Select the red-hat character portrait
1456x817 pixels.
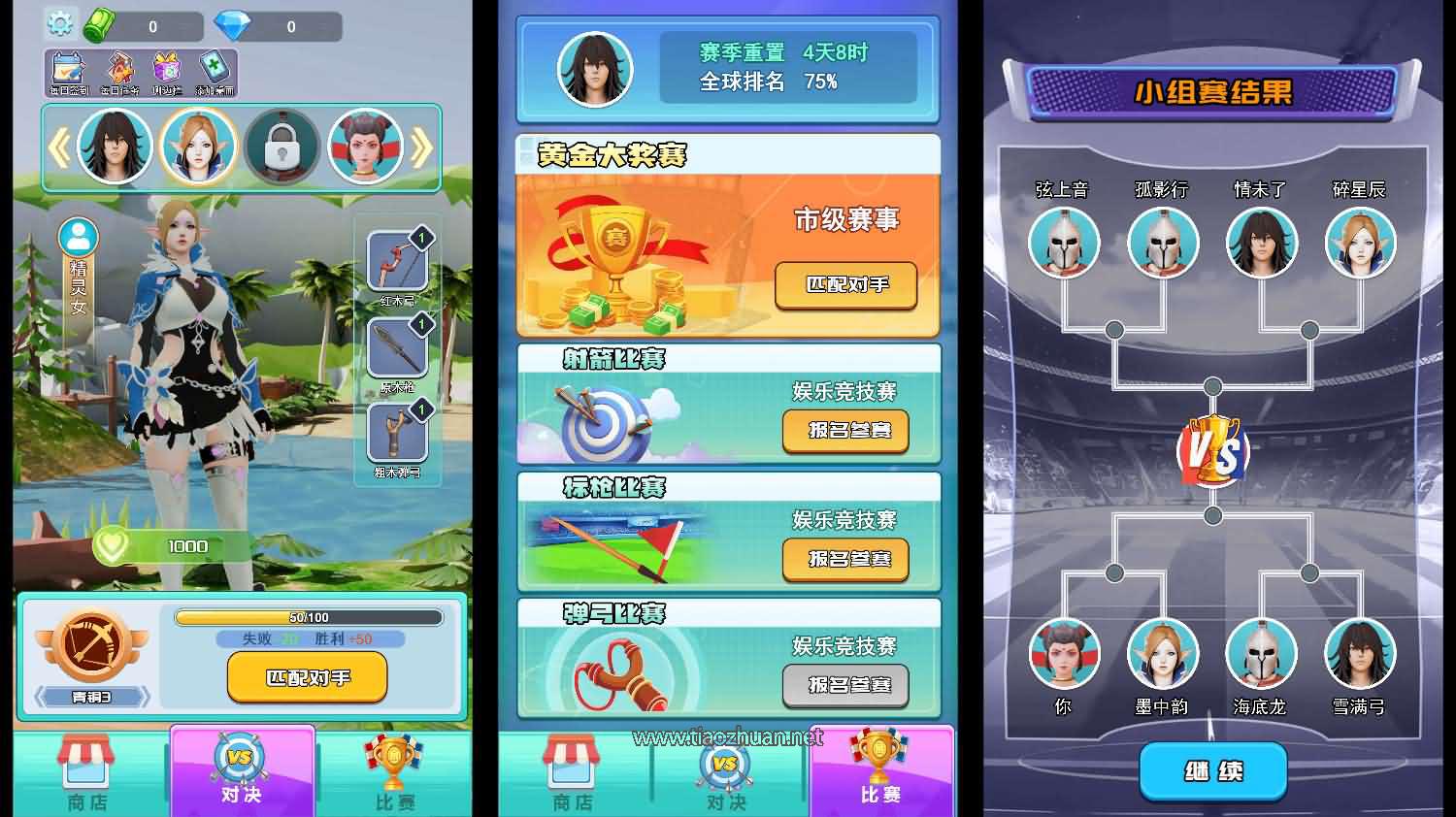[367, 146]
